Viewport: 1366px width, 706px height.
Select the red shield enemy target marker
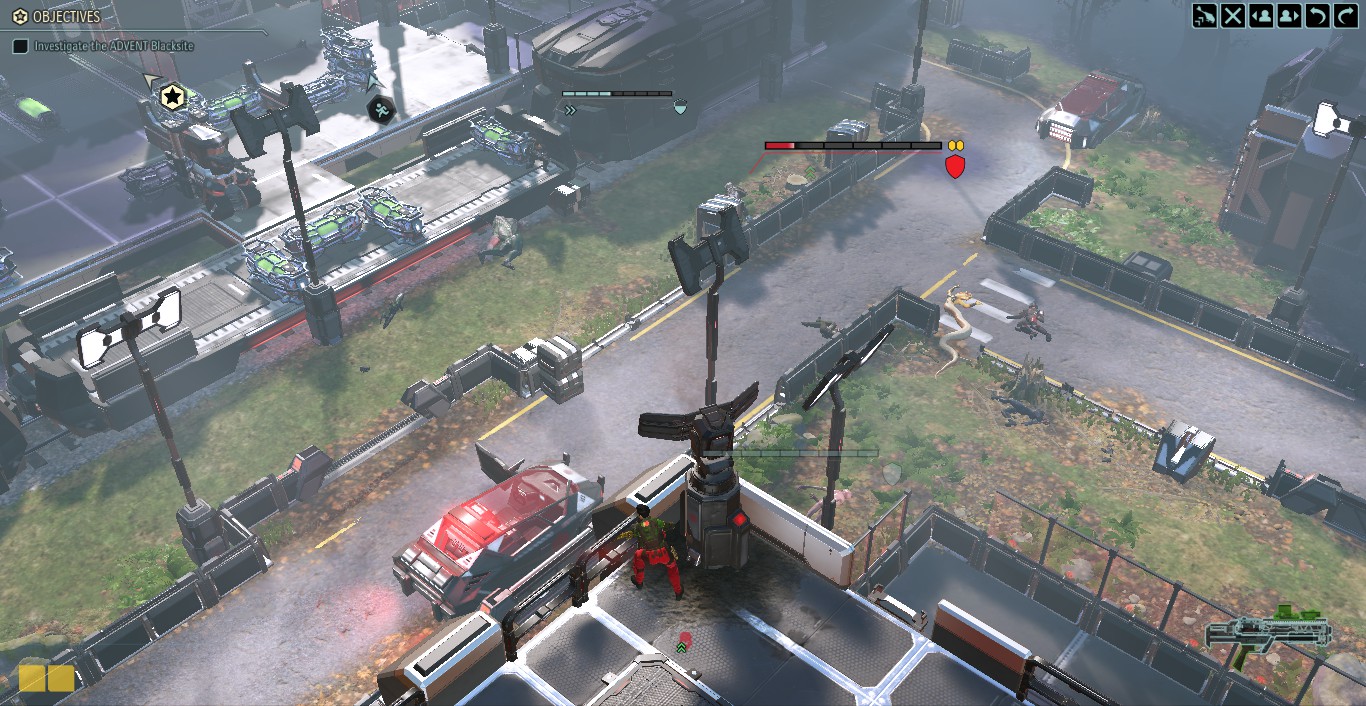click(955, 166)
